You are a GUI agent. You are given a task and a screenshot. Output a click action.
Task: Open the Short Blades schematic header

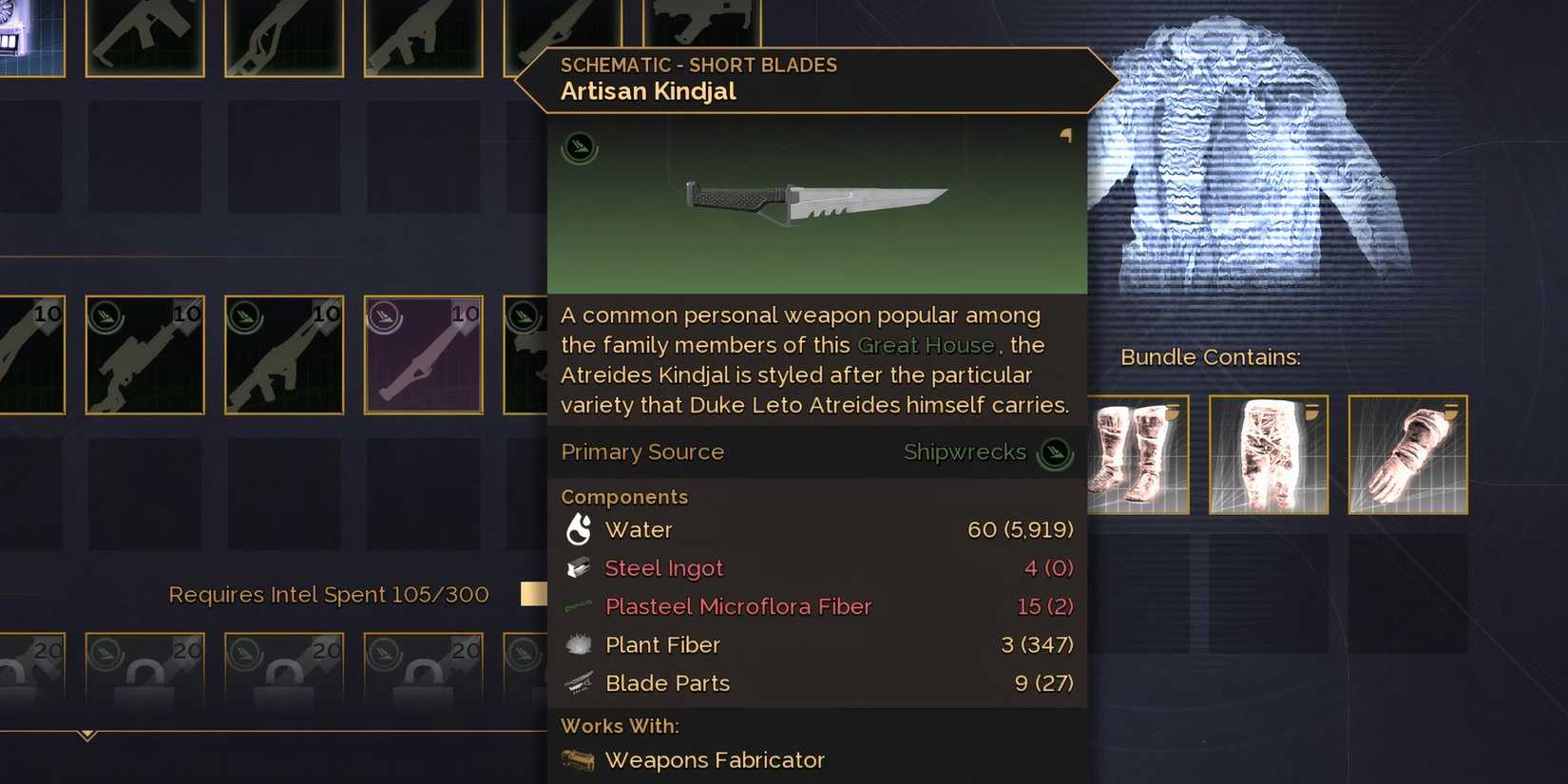click(x=698, y=65)
